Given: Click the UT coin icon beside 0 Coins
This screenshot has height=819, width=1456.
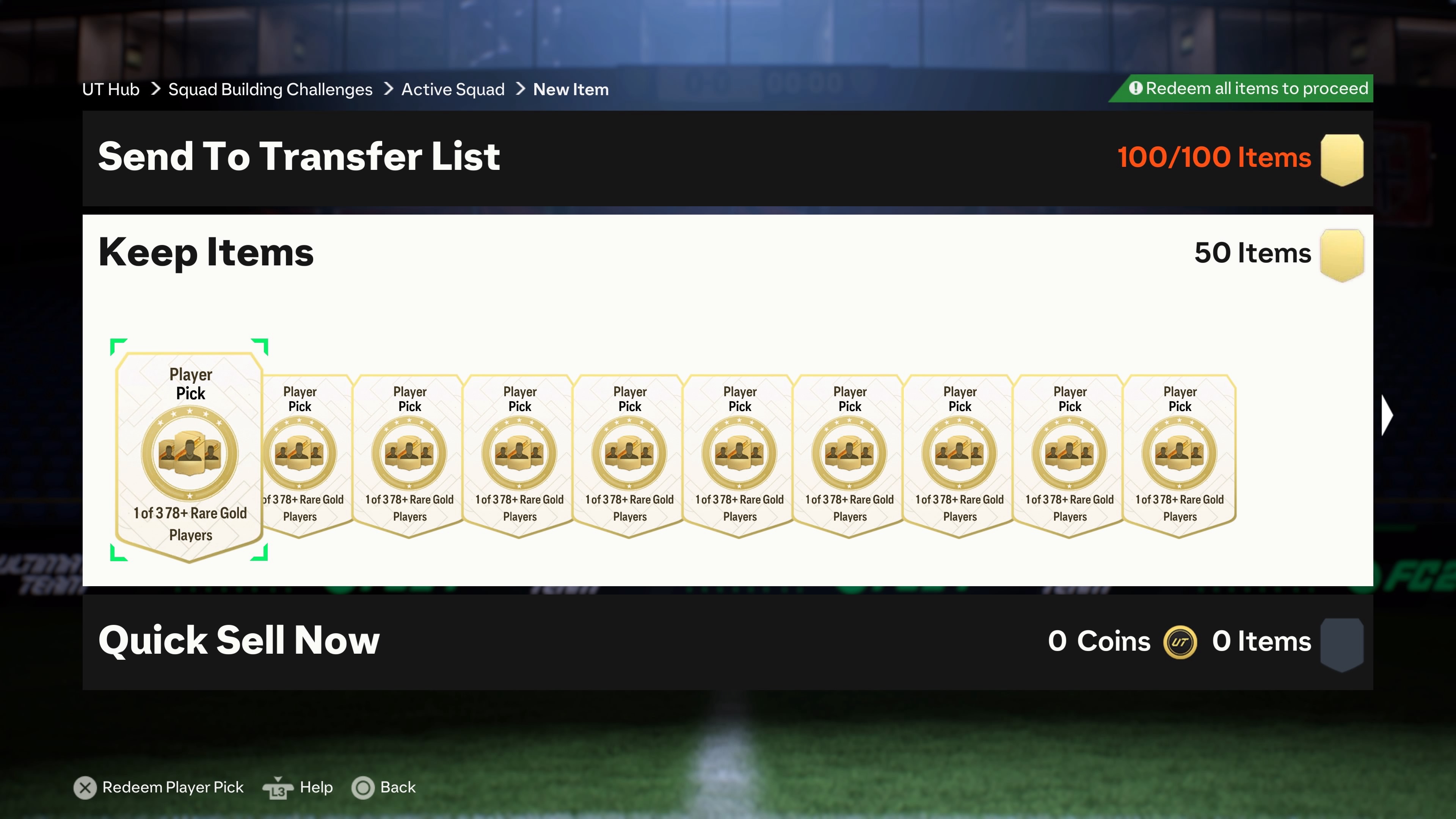Looking at the screenshot, I should 1181,642.
